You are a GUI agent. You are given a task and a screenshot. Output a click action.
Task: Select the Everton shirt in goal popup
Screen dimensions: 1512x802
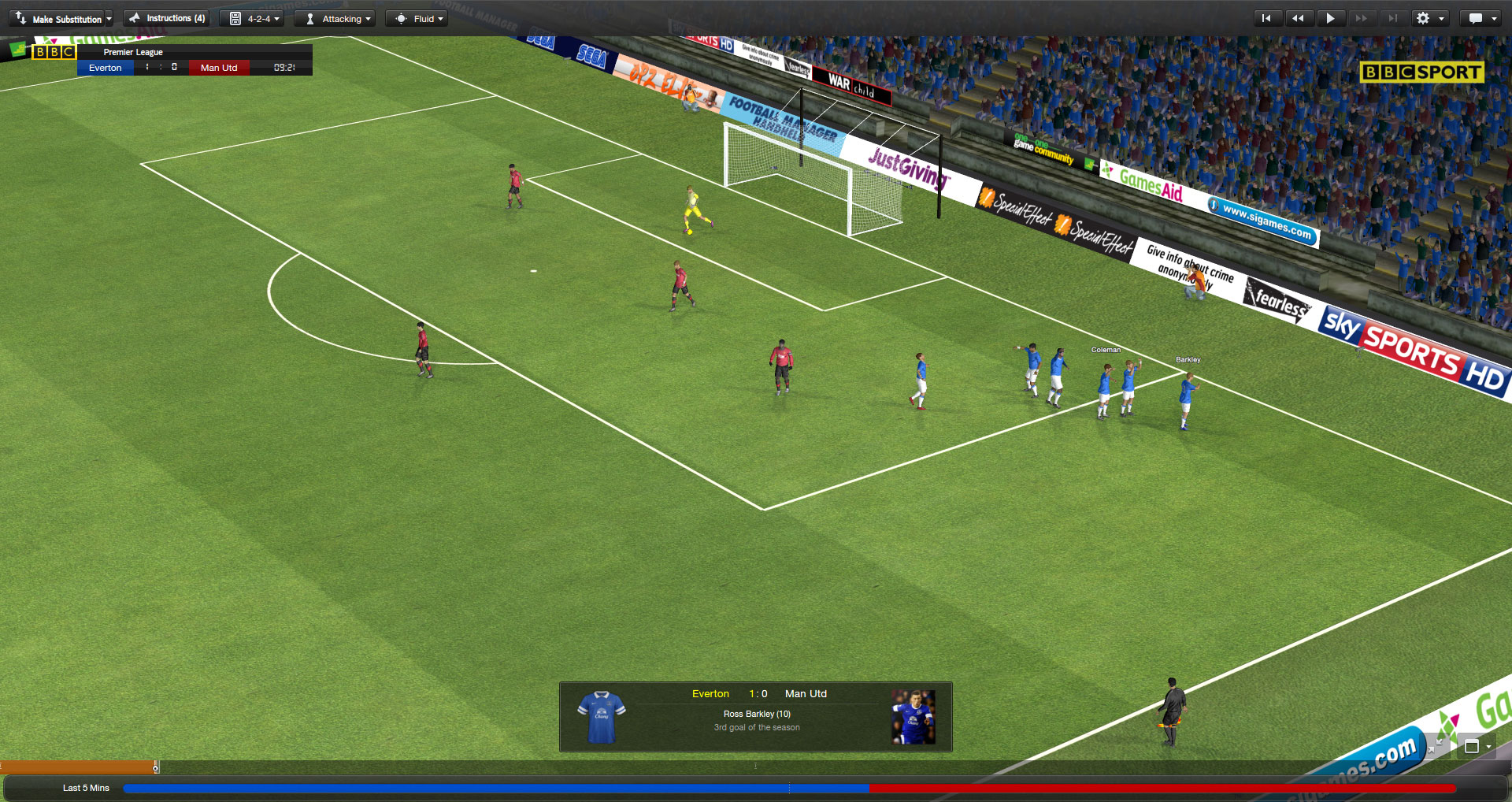(x=601, y=717)
